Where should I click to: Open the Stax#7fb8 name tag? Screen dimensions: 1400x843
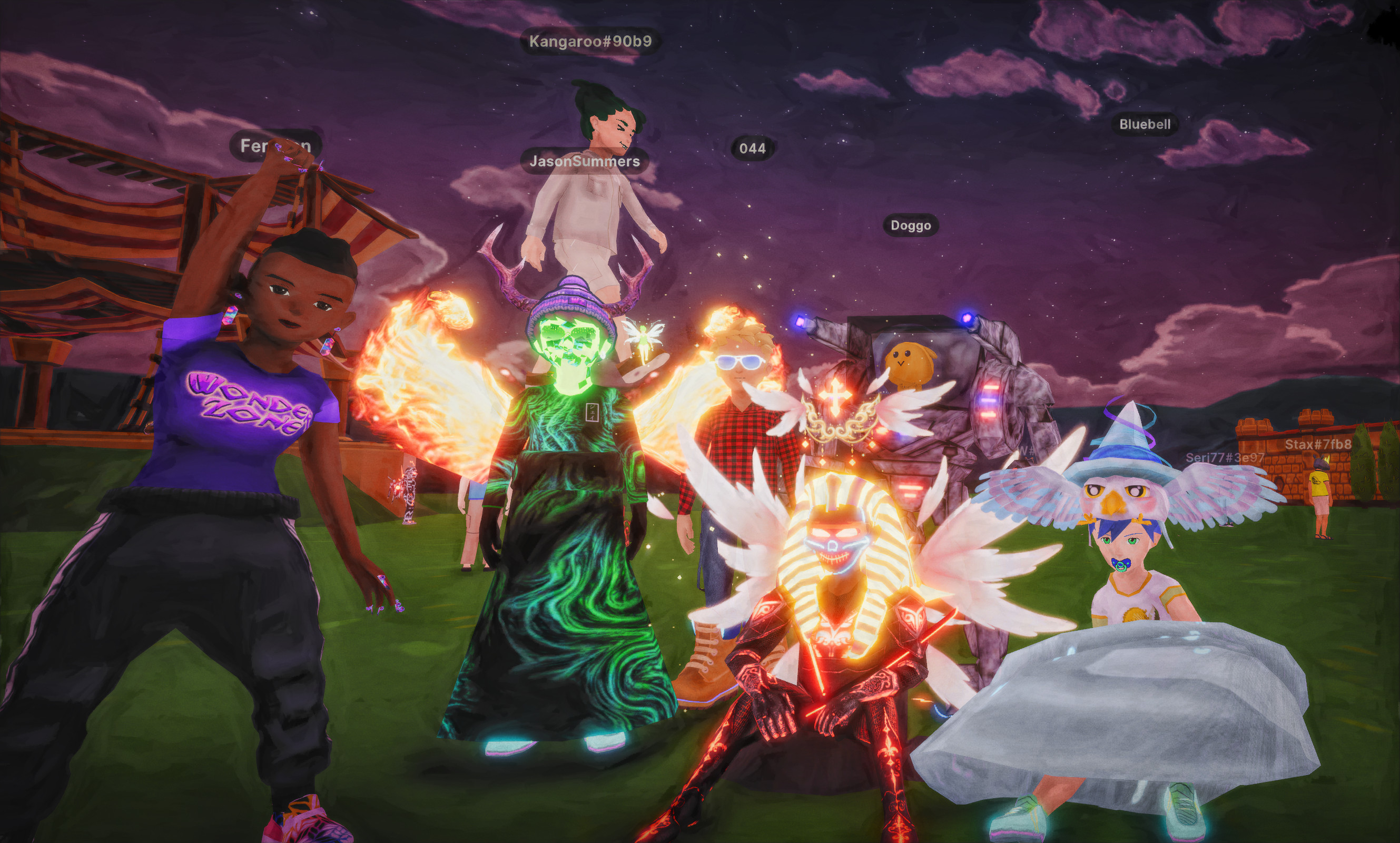coord(1318,444)
